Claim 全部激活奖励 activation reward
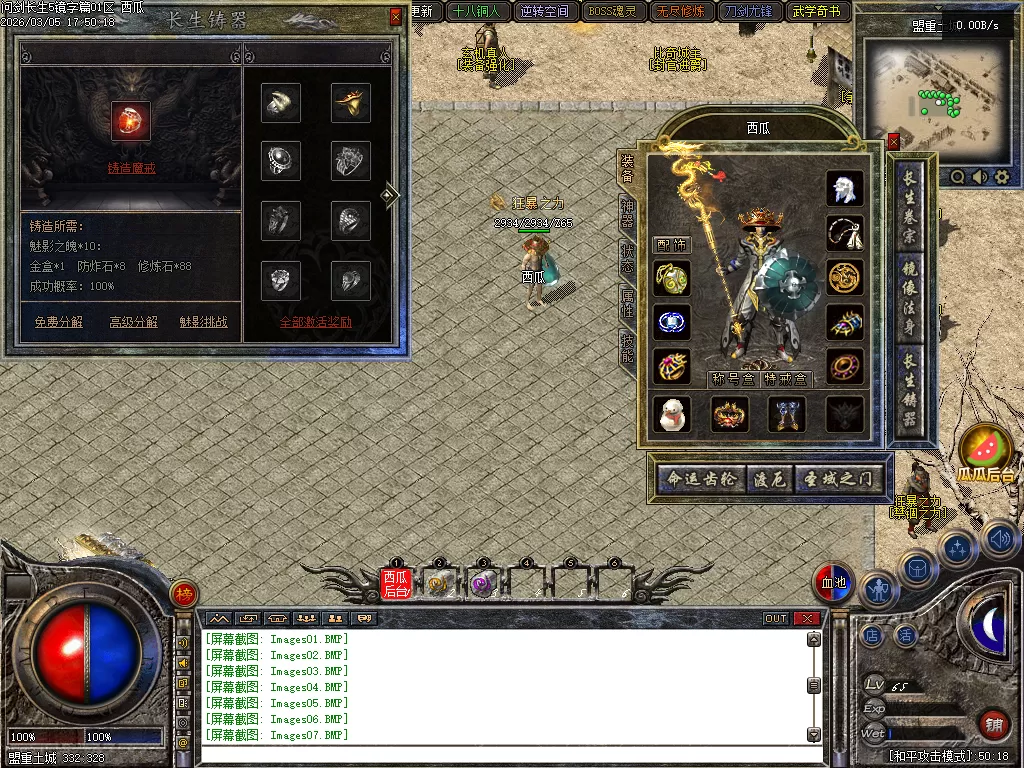This screenshot has width=1024, height=768. coord(315,322)
